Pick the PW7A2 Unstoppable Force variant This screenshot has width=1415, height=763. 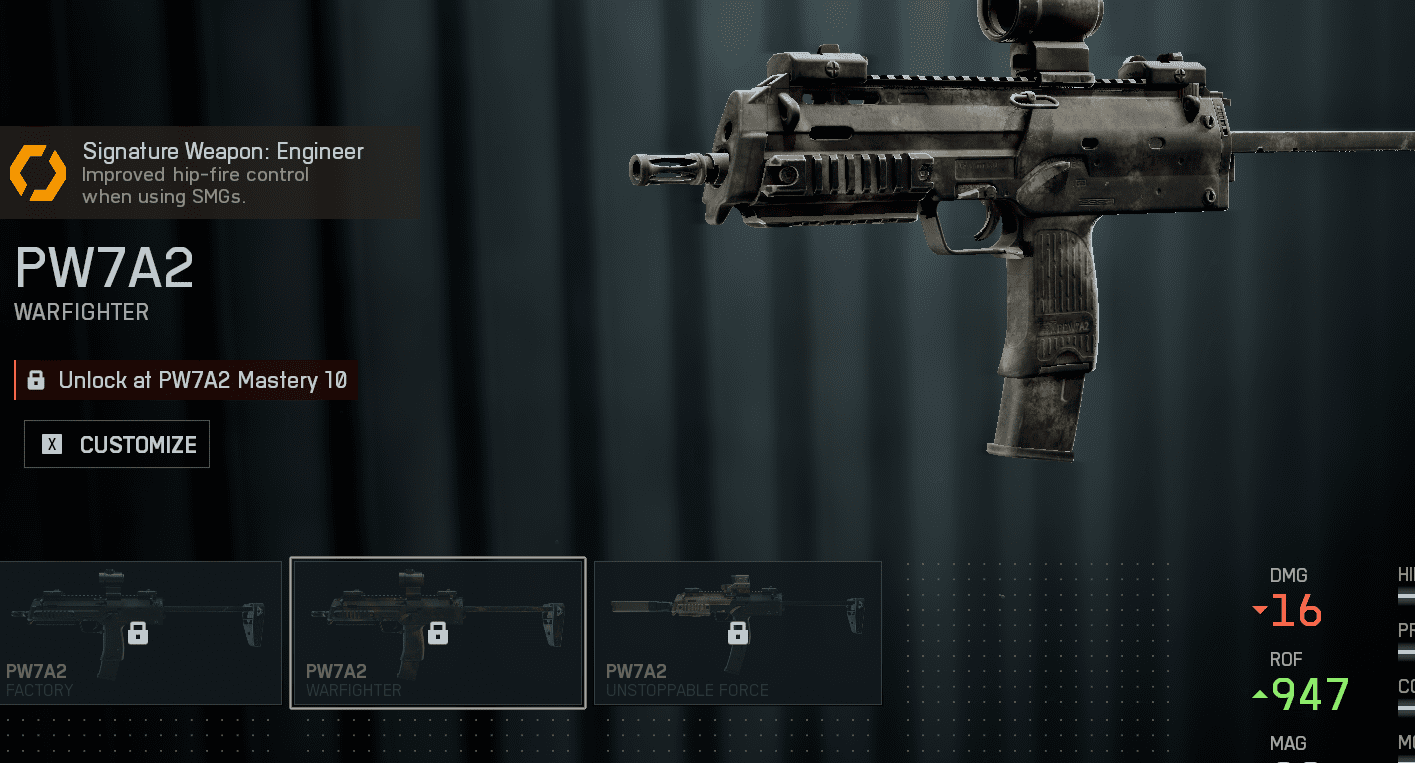[737, 632]
